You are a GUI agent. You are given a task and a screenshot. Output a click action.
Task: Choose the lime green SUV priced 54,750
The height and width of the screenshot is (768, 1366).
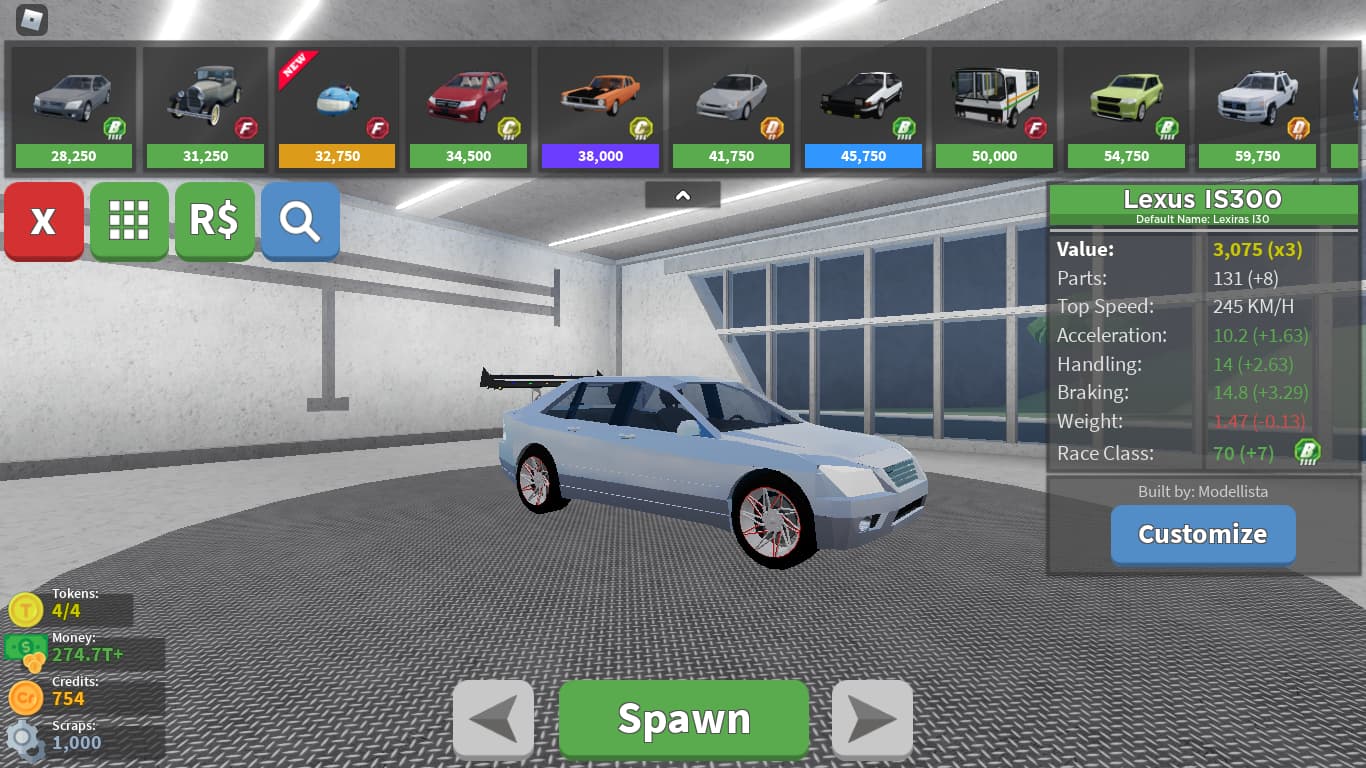1126,107
